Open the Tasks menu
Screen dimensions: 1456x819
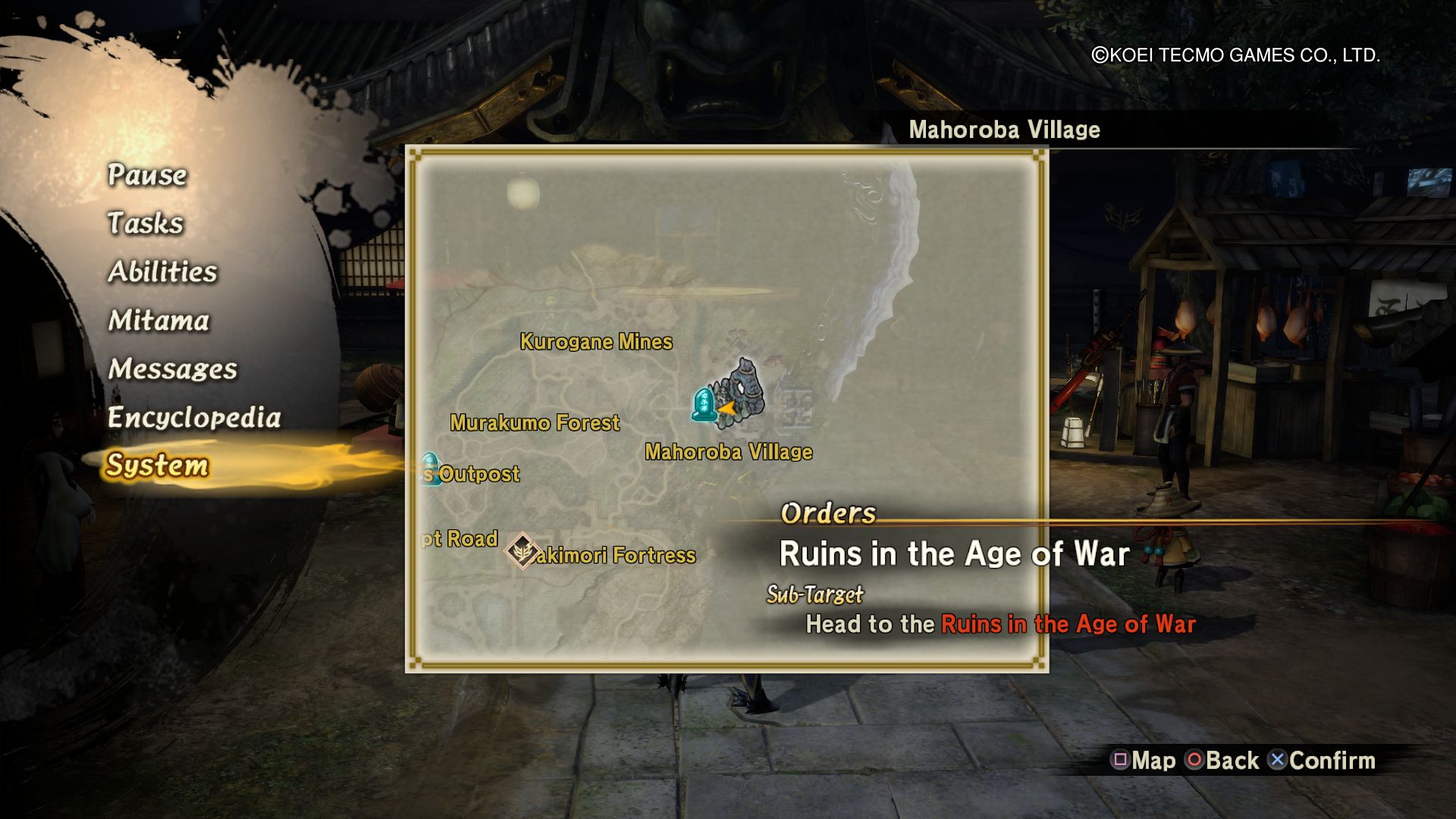(146, 224)
